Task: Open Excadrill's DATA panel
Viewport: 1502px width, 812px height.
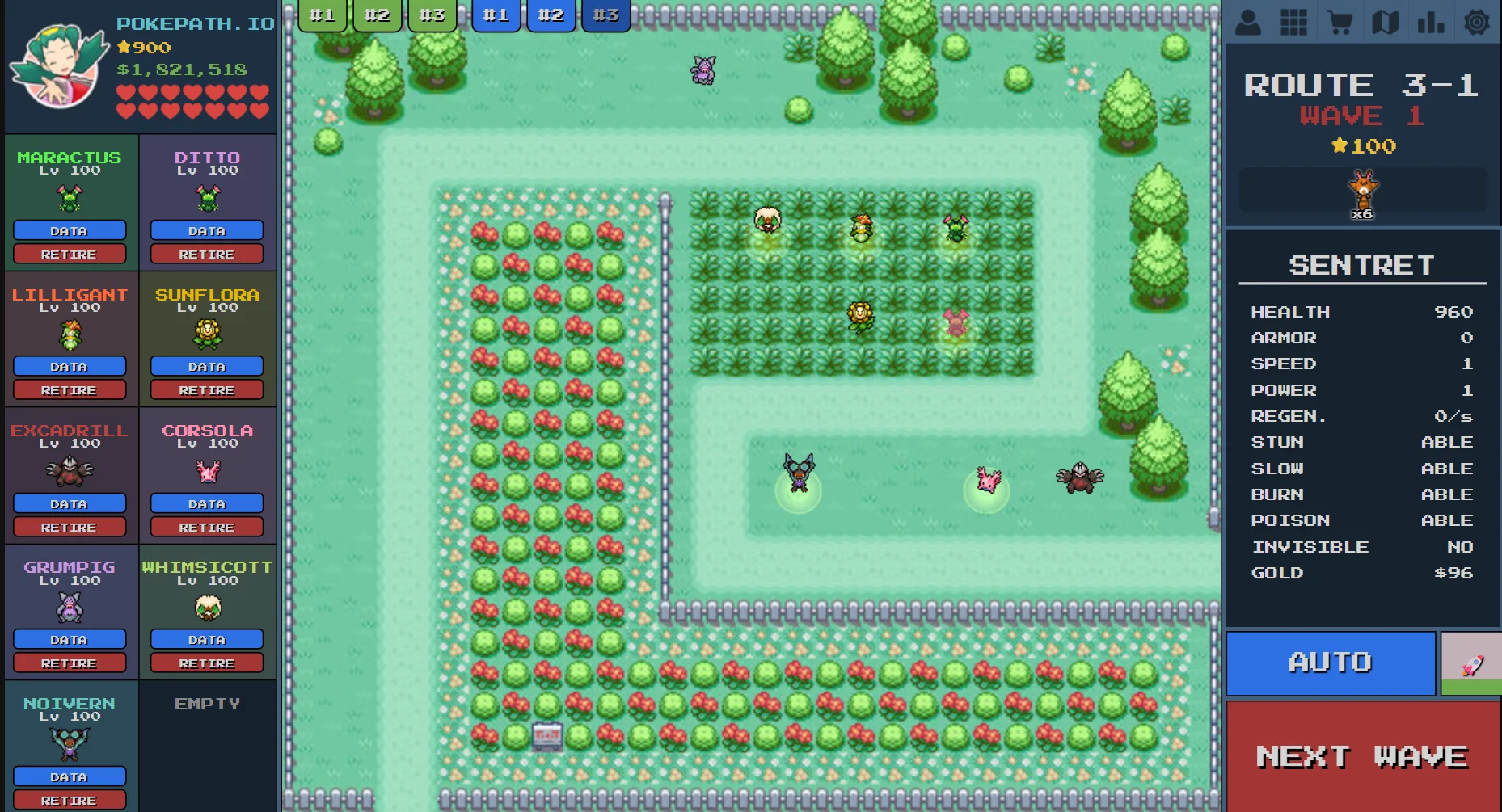Action: (x=70, y=503)
